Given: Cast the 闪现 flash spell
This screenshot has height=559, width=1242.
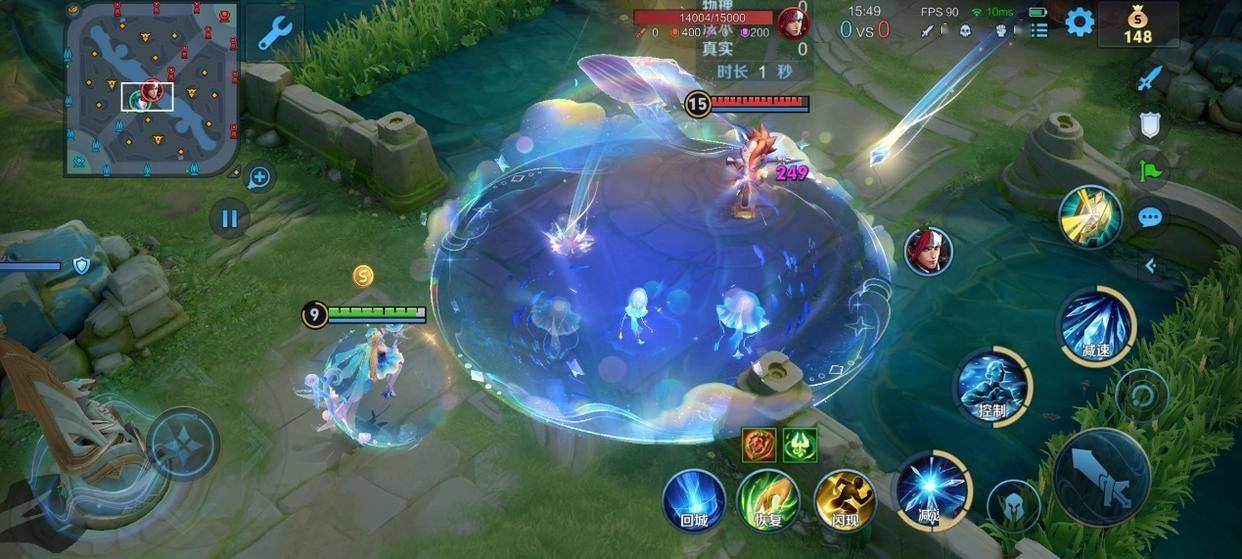Looking at the screenshot, I should (844, 499).
